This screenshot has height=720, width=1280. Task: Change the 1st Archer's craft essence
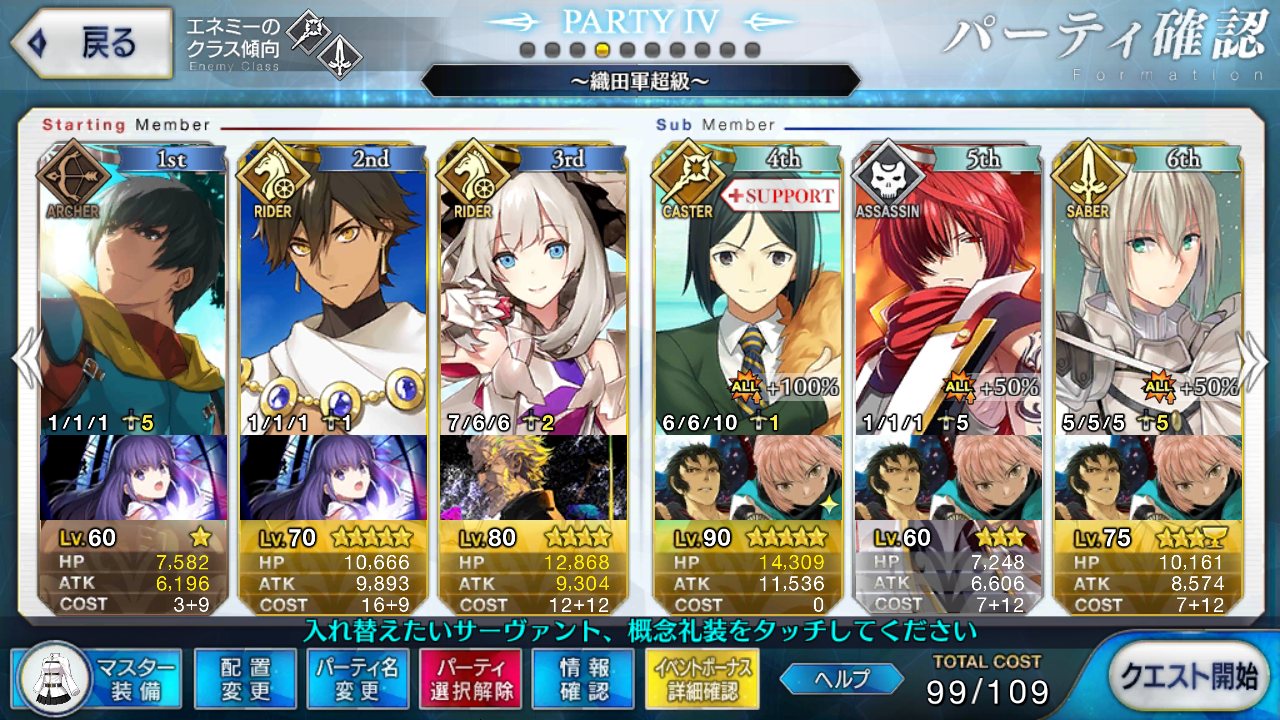point(133,477)
